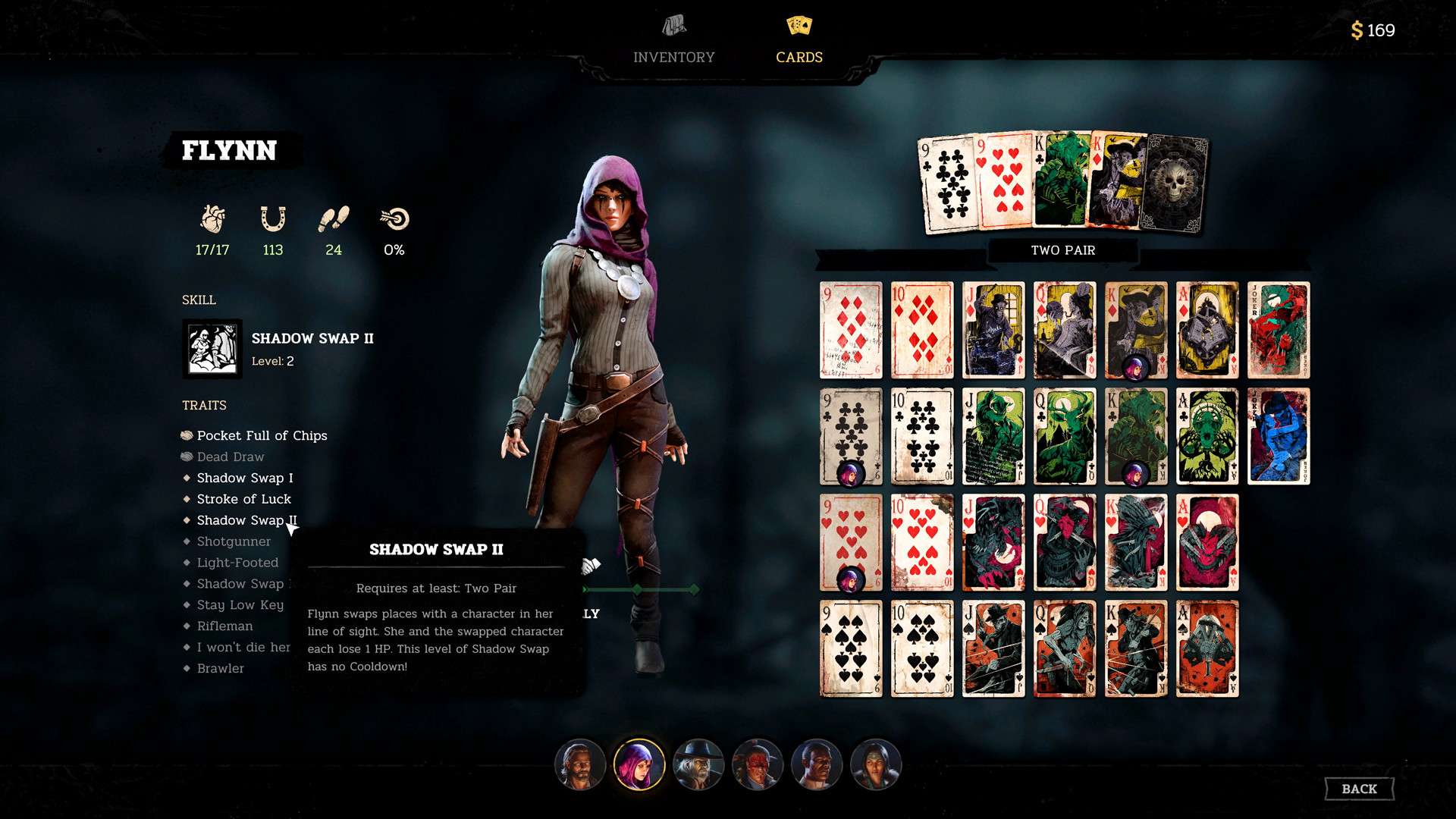Pick the red Joker card

[1279, 330]
